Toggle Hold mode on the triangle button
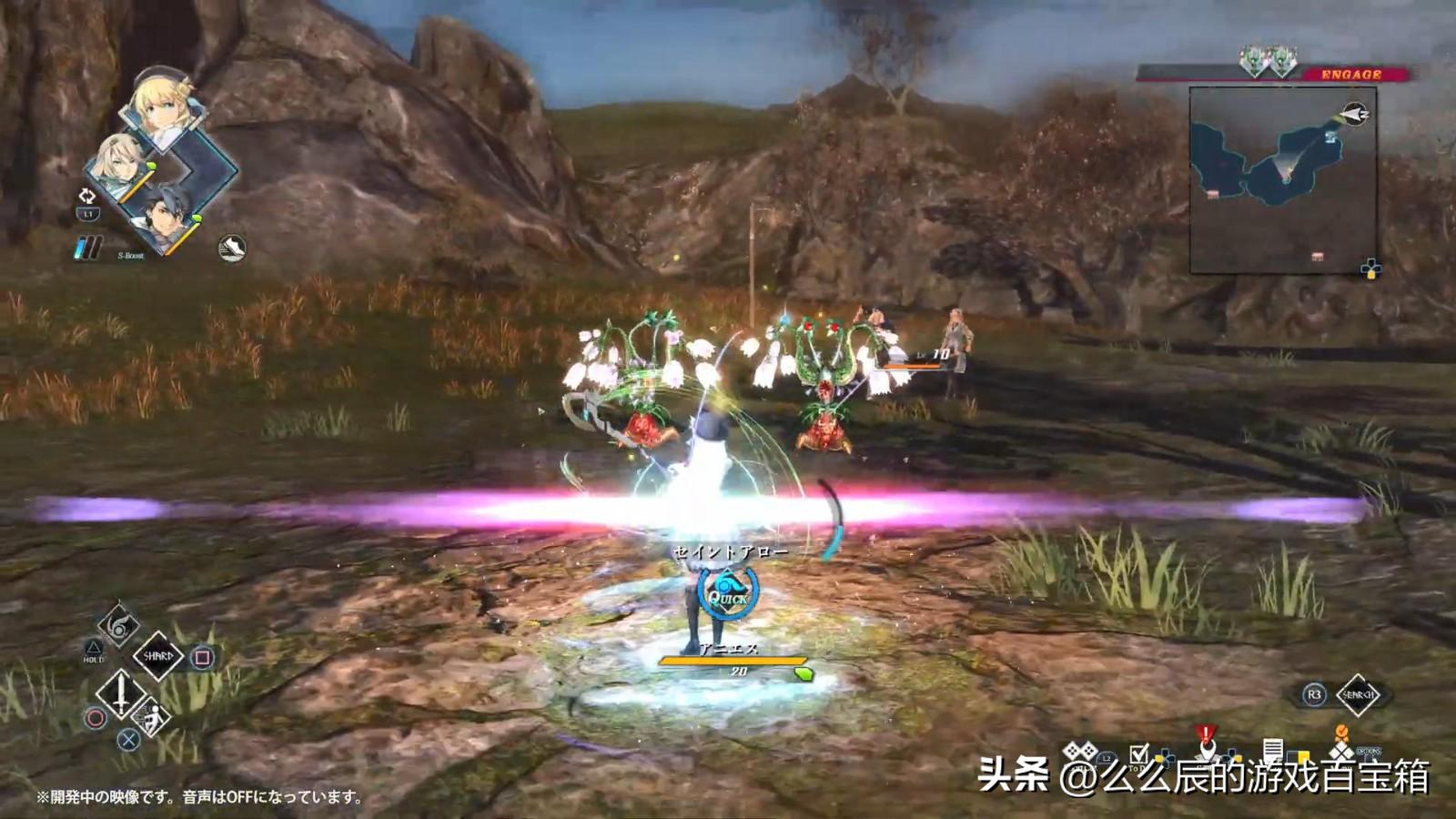This screenshot has width=1456, height=819. coord(94,646)
